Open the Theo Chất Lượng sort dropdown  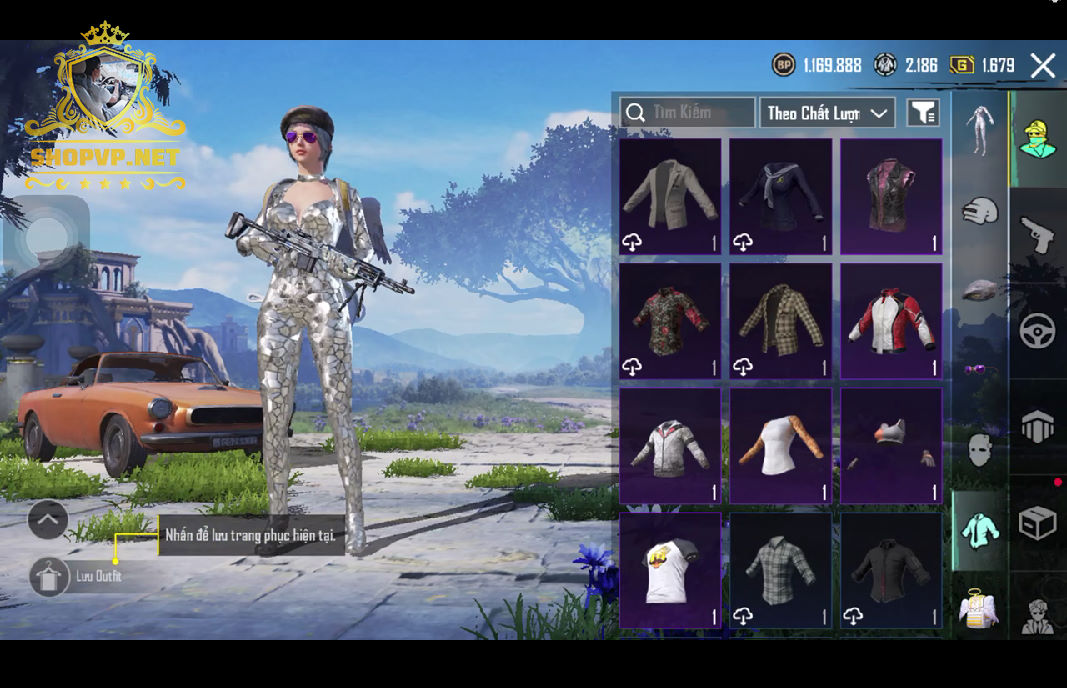[827, 113]
